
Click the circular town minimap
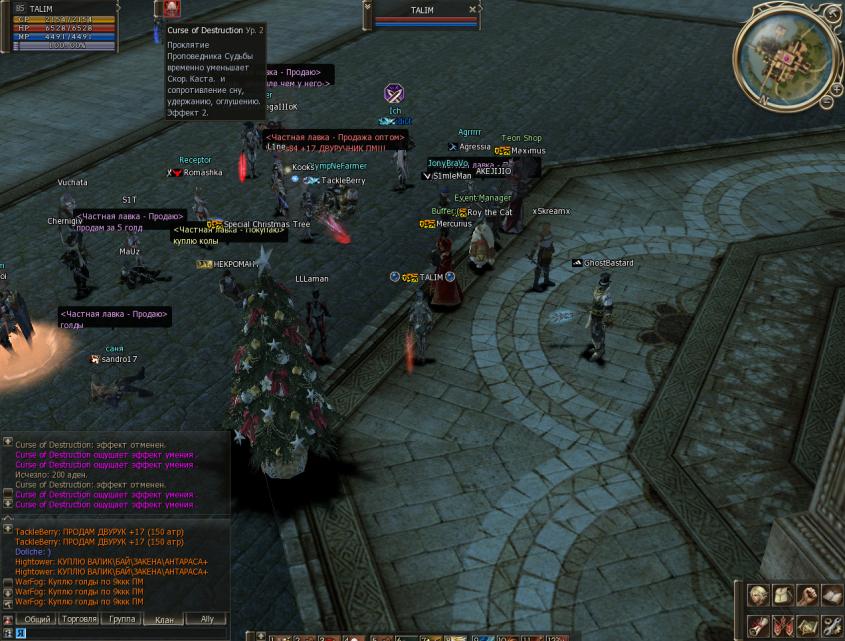tap(784, 56)
